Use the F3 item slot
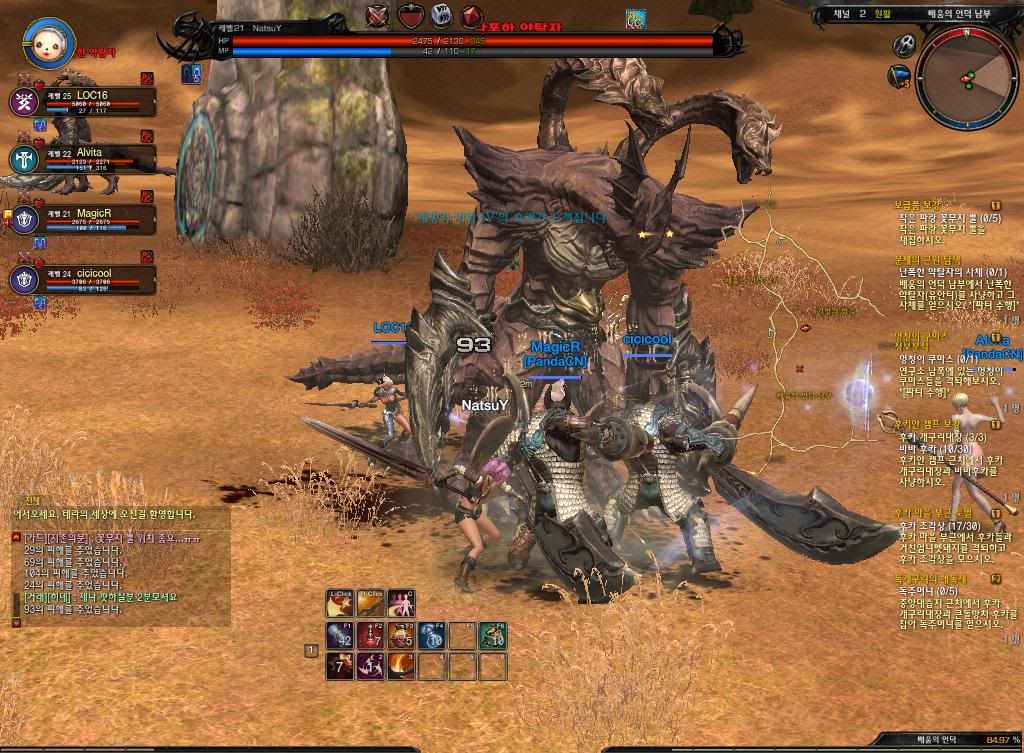This screenshot has height=753, width=1024. click(401, 636)
